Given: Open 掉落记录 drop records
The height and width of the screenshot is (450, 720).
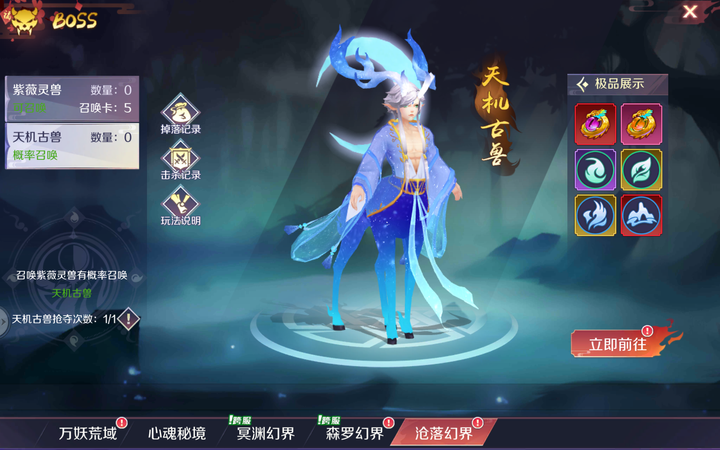Looking at the screenshot, I should 181,111.
